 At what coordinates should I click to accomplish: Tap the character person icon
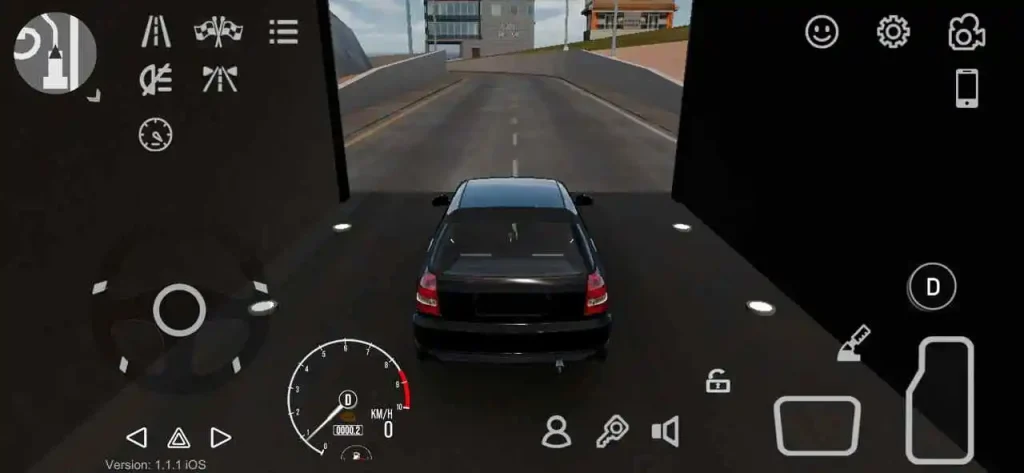tap(555, 432)
